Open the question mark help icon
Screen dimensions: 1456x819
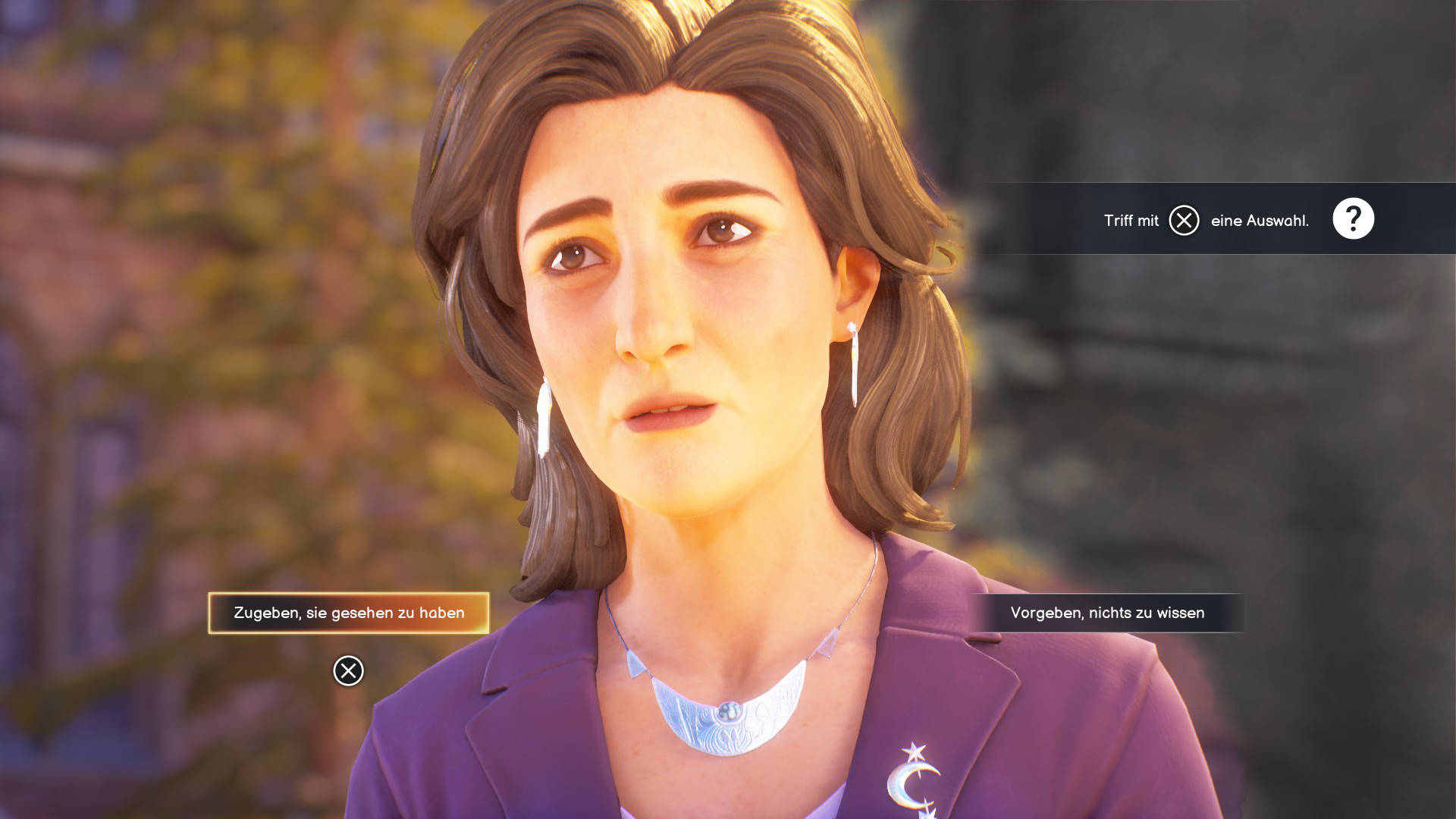tap(1353, 219)
